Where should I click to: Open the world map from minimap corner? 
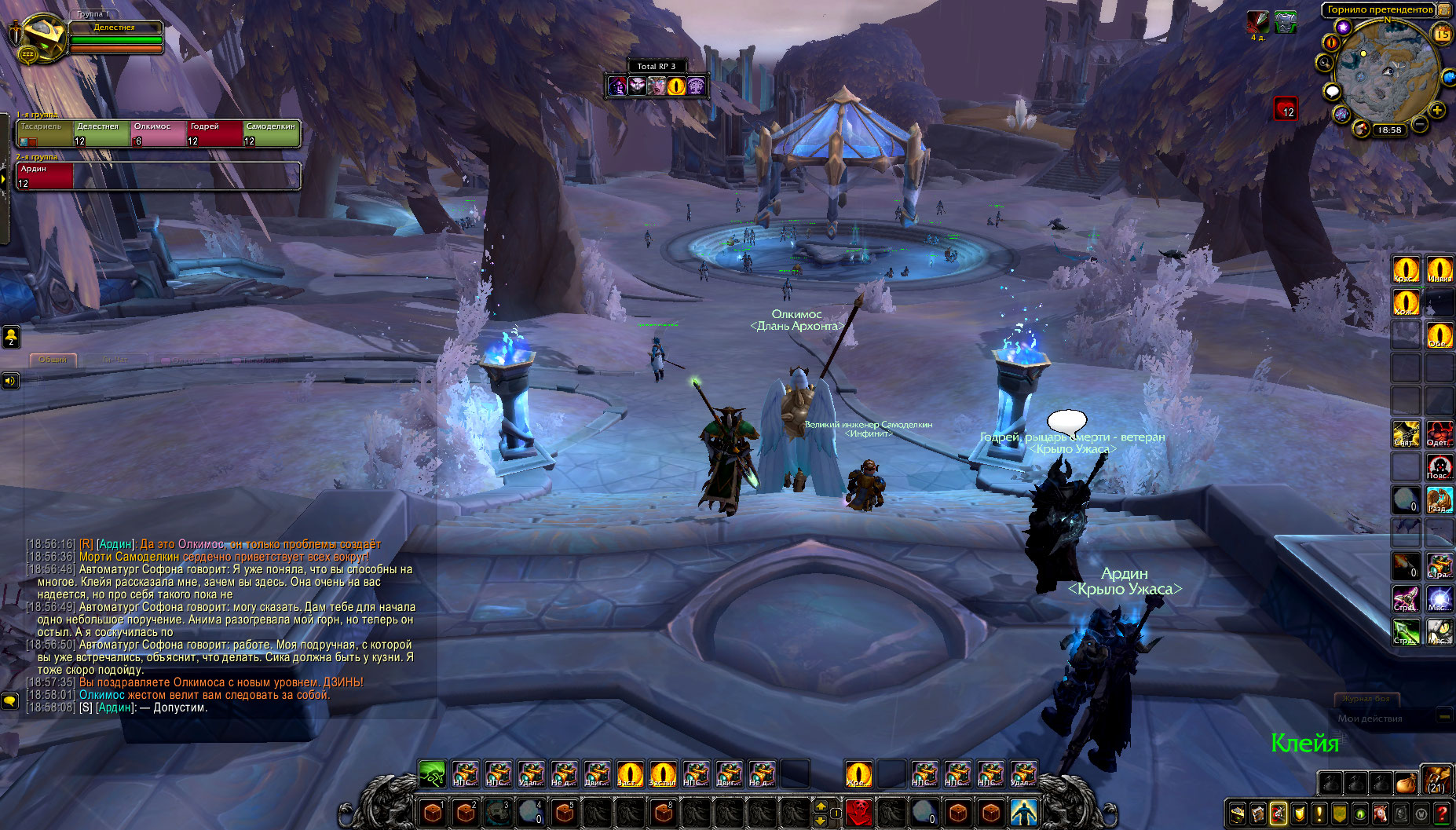(x=1443, y=10)
